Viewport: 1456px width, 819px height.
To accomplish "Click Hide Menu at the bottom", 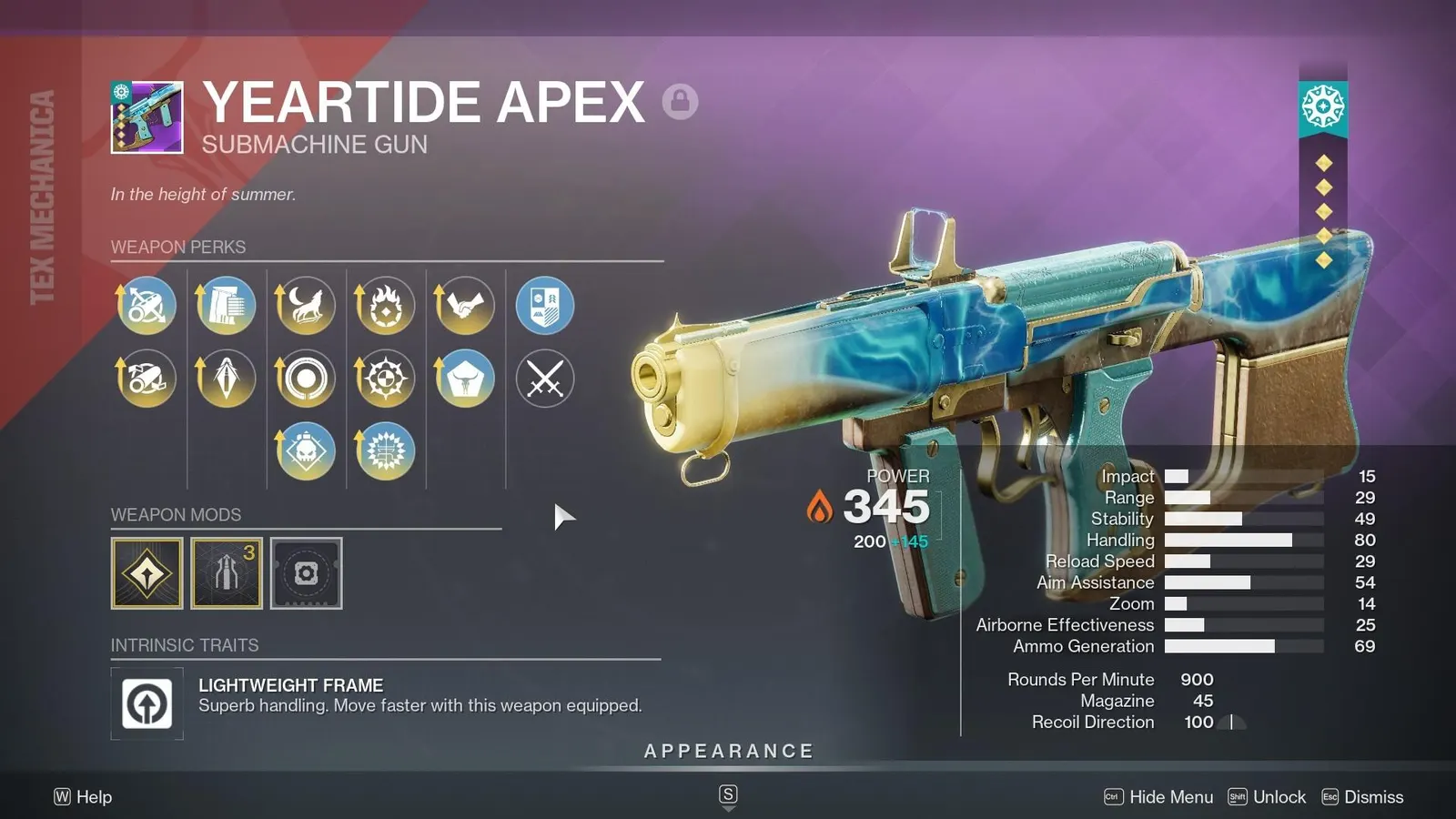I will pyautogui.click(x=1171, y=796).
